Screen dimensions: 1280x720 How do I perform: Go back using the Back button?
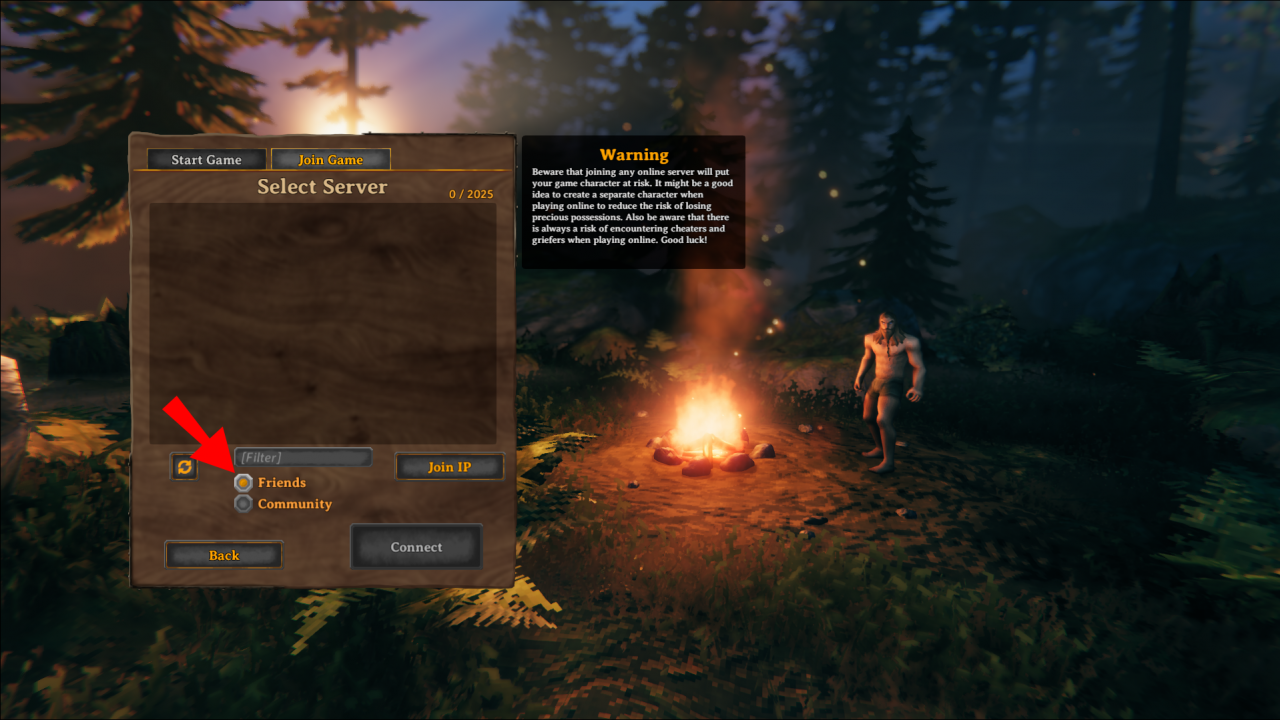[223, 554]
